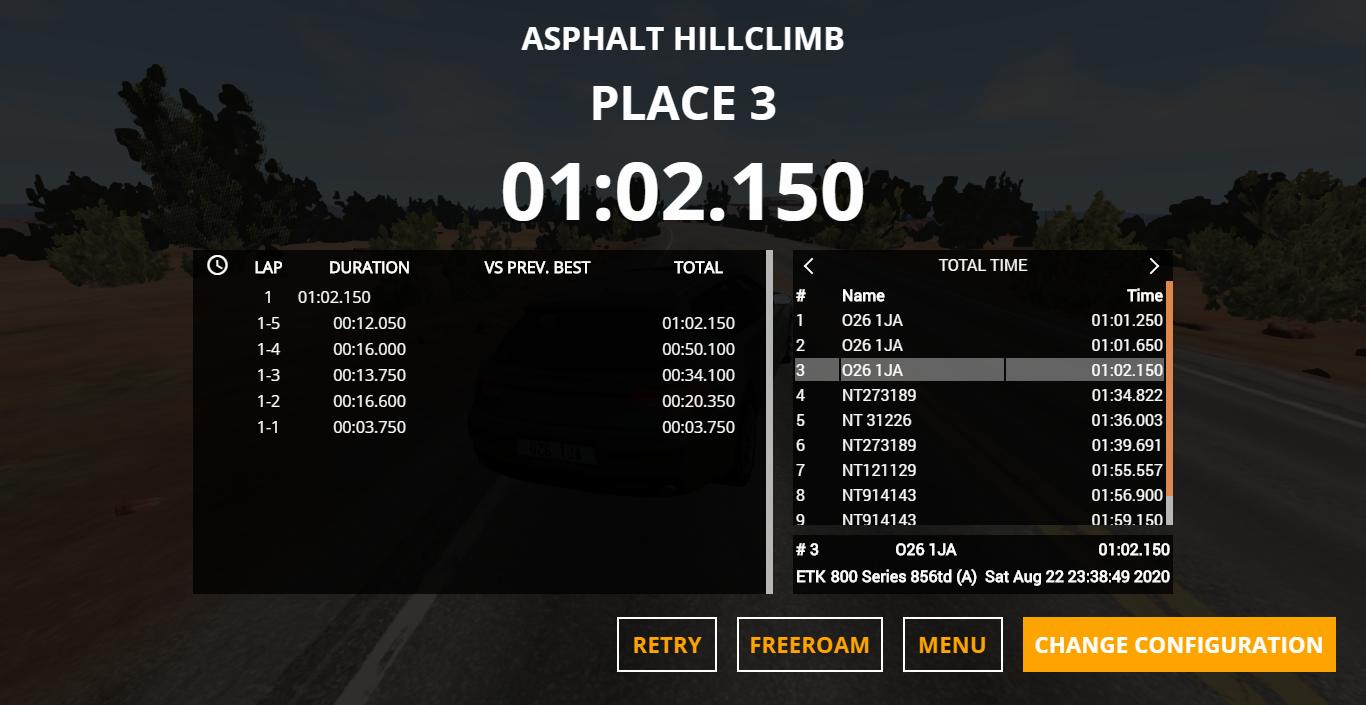This screenshot has height=705, width=1366.
Task: Select leaderboard entry with time 01:39.691
Action: coord(980,445)
